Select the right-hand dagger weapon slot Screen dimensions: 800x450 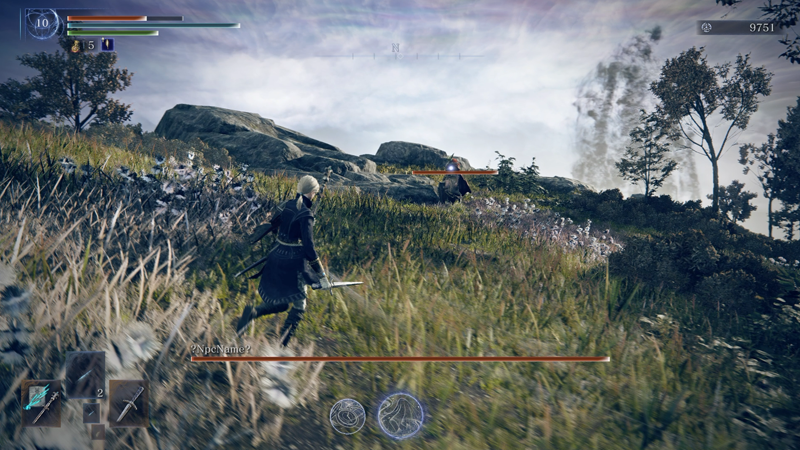[x=129, y=402]
